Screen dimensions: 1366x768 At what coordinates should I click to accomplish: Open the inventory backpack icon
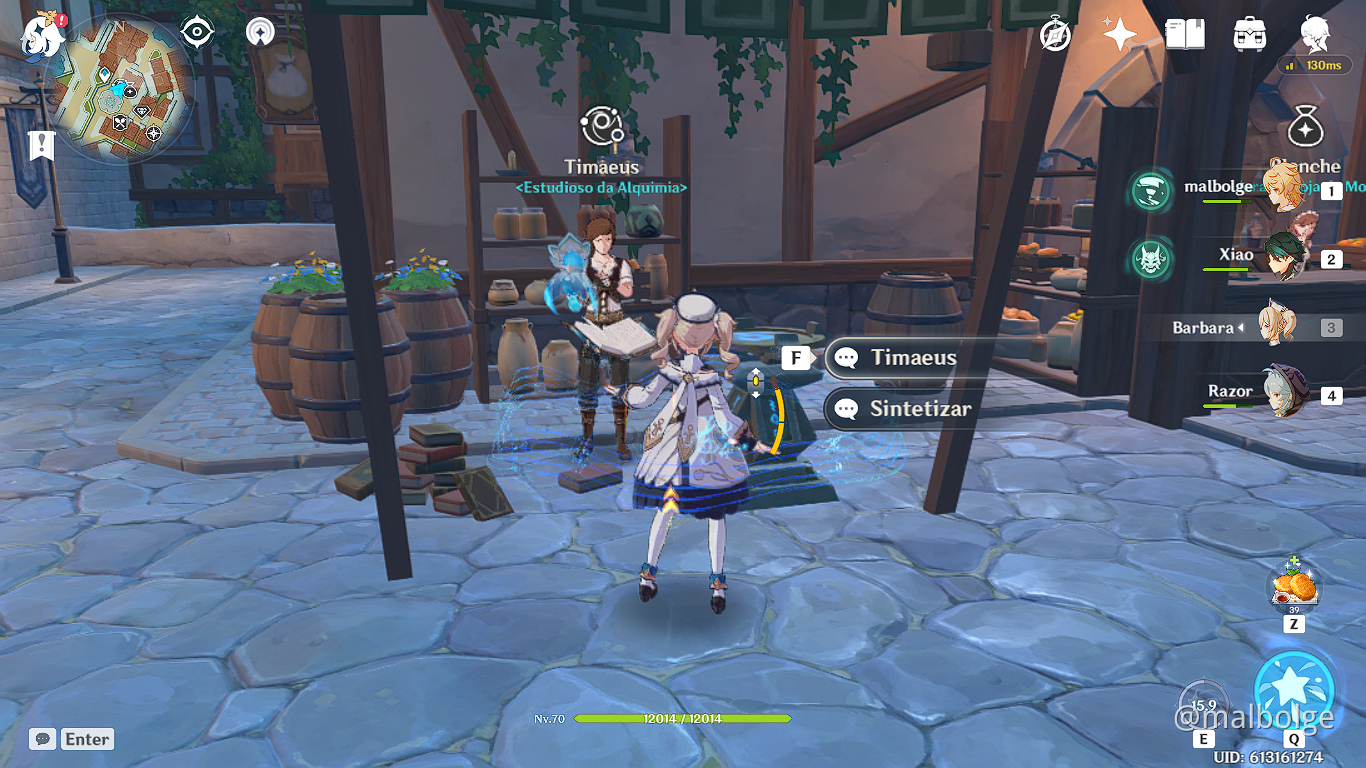[1247, 32]
